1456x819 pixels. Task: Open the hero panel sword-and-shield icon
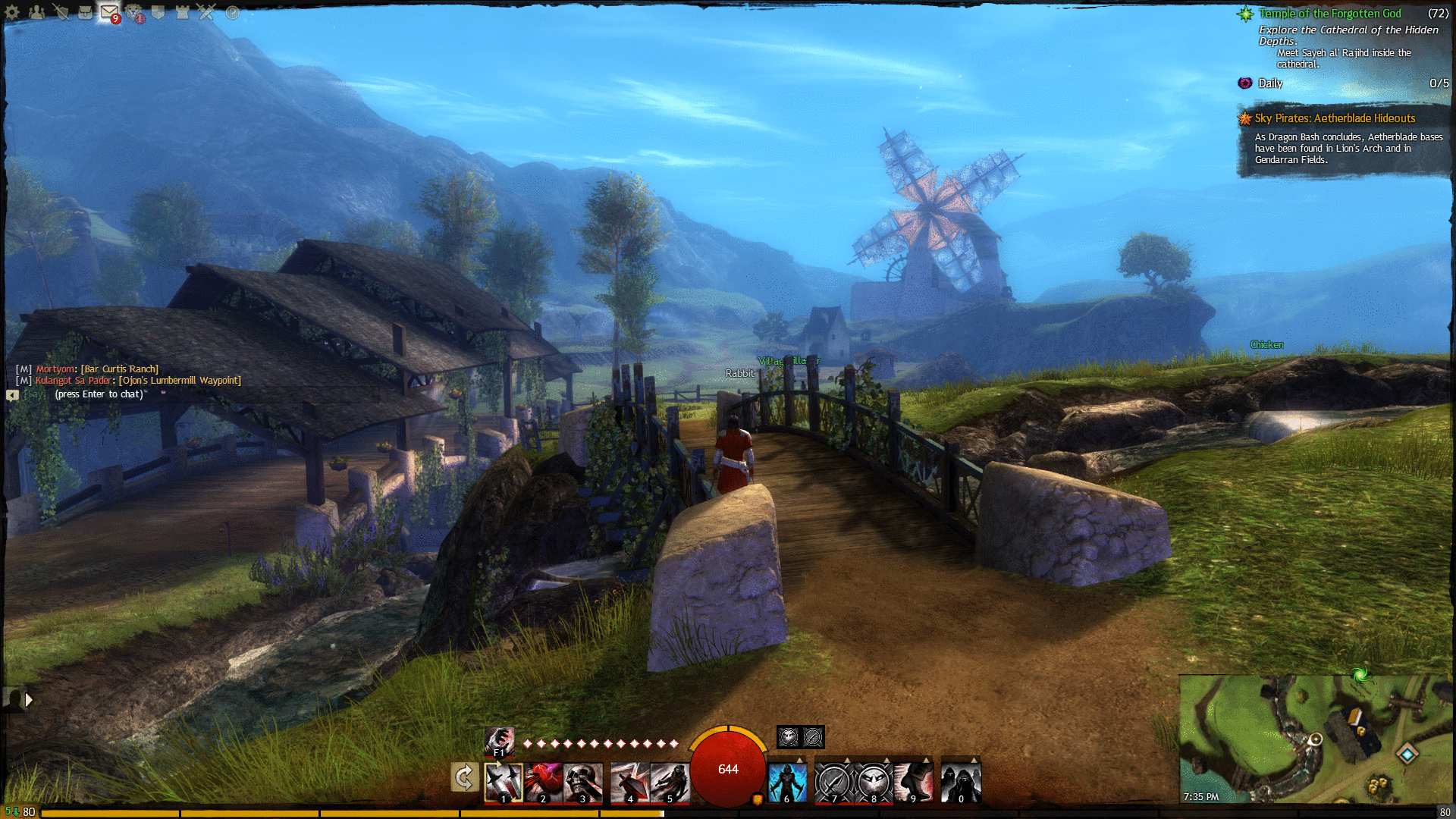pyautogui.click(x=61, y=12)
